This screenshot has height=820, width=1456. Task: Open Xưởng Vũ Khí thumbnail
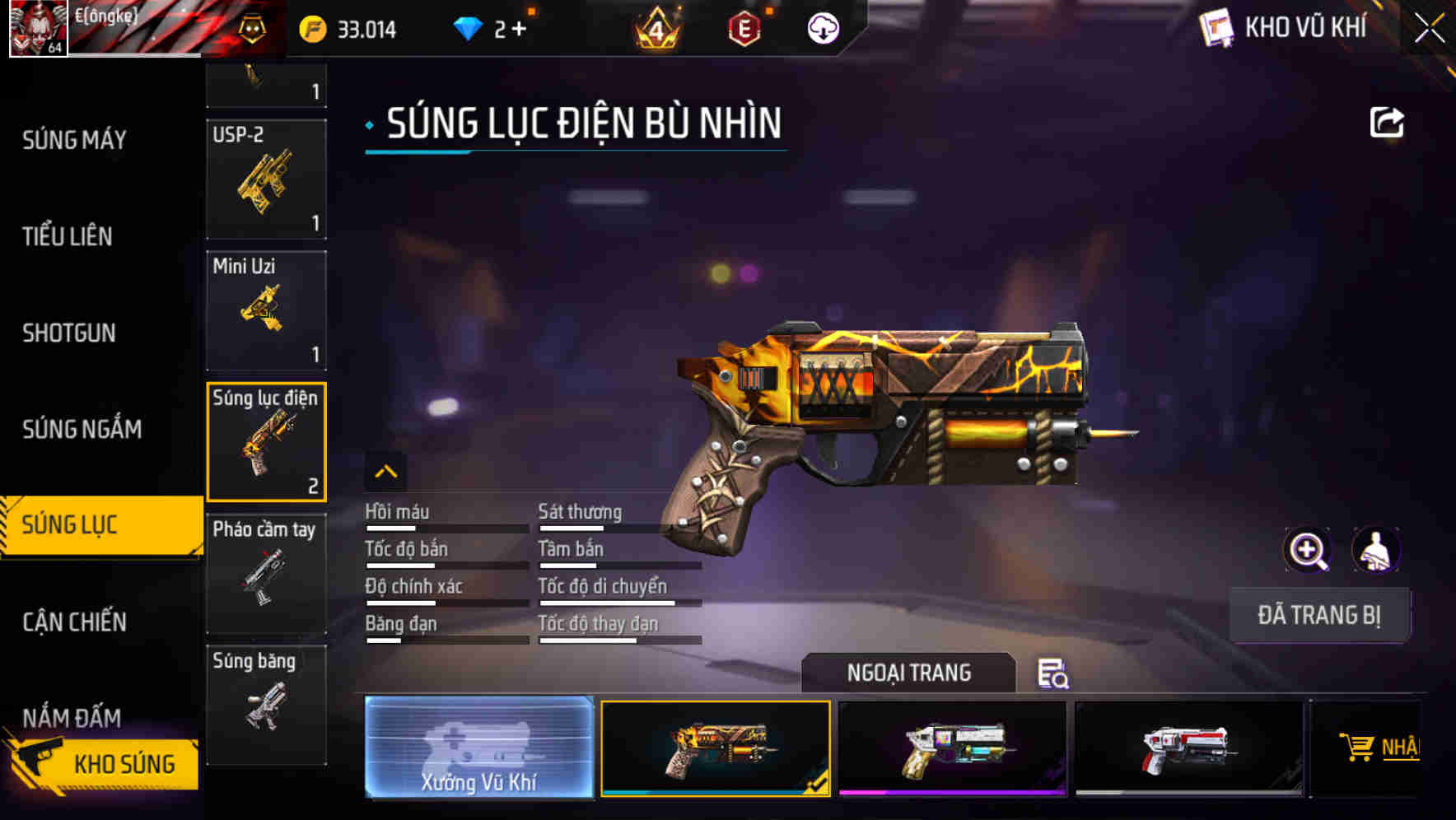pyautogui.click(x=478, y=748)
